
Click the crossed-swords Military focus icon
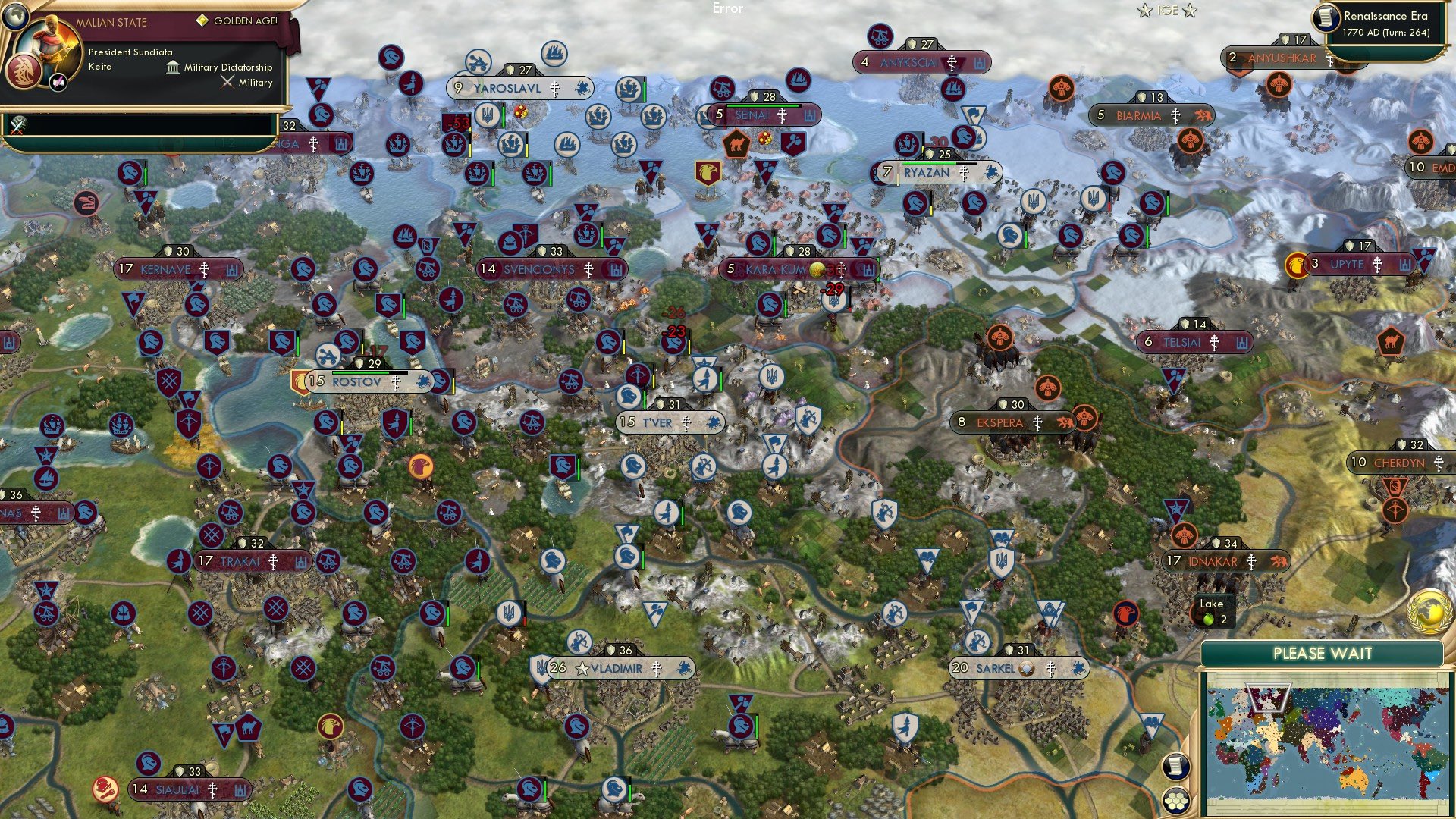point(227,82)
